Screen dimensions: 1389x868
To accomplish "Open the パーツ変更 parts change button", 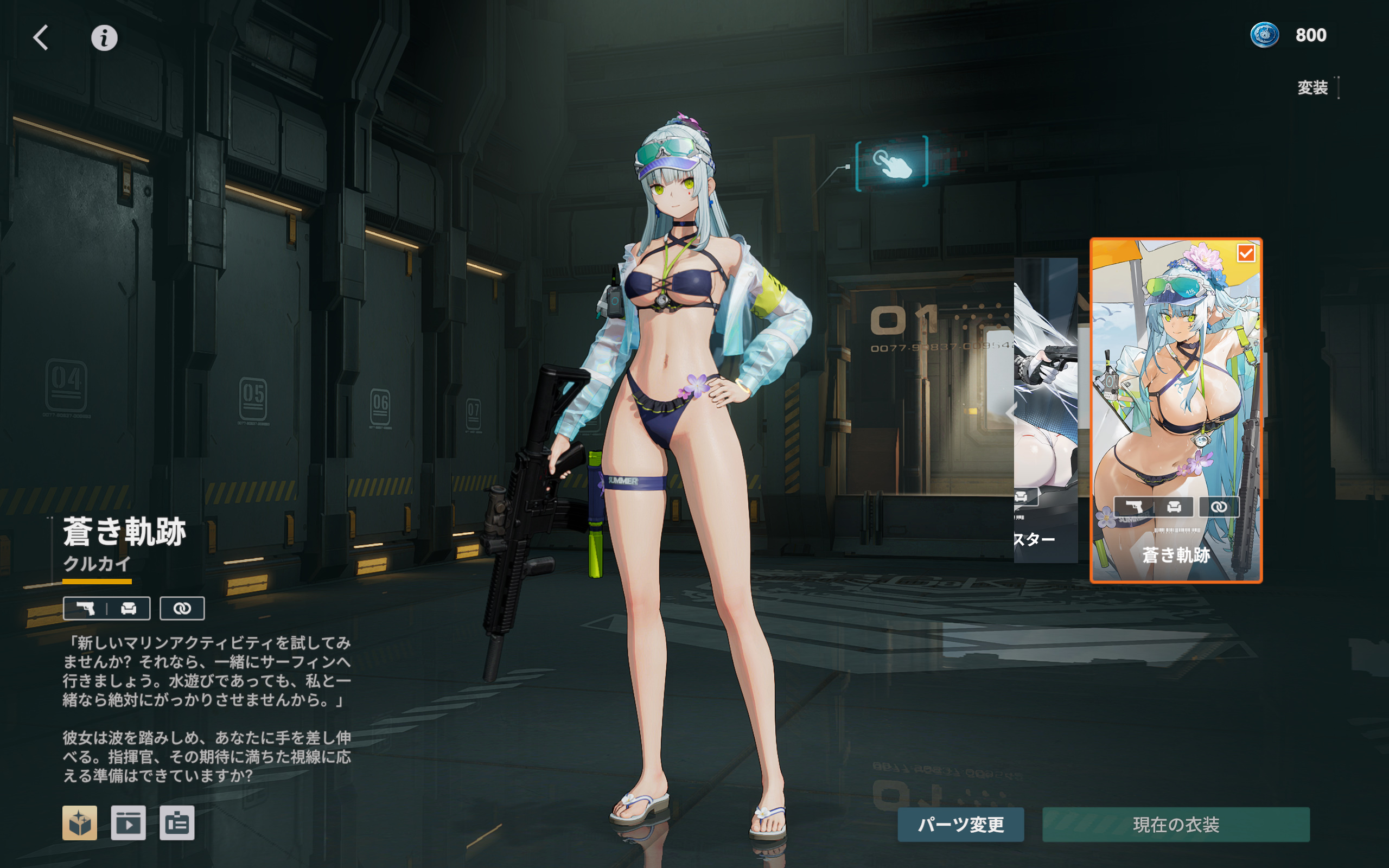I will tap(960, 825).
